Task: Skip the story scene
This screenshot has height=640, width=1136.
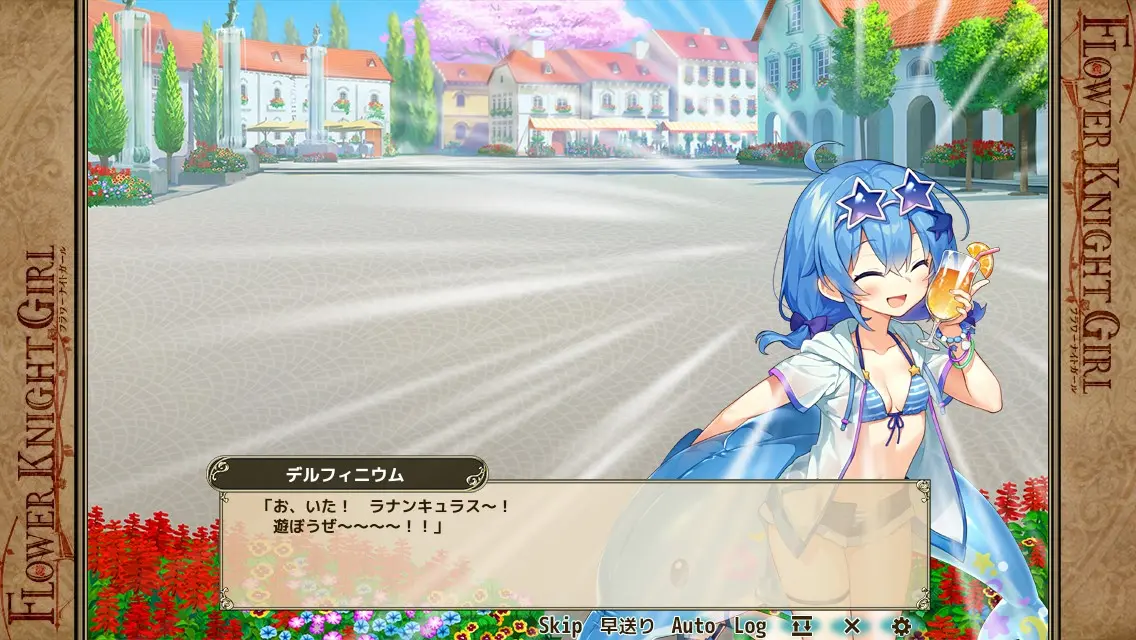Action: 560,626
